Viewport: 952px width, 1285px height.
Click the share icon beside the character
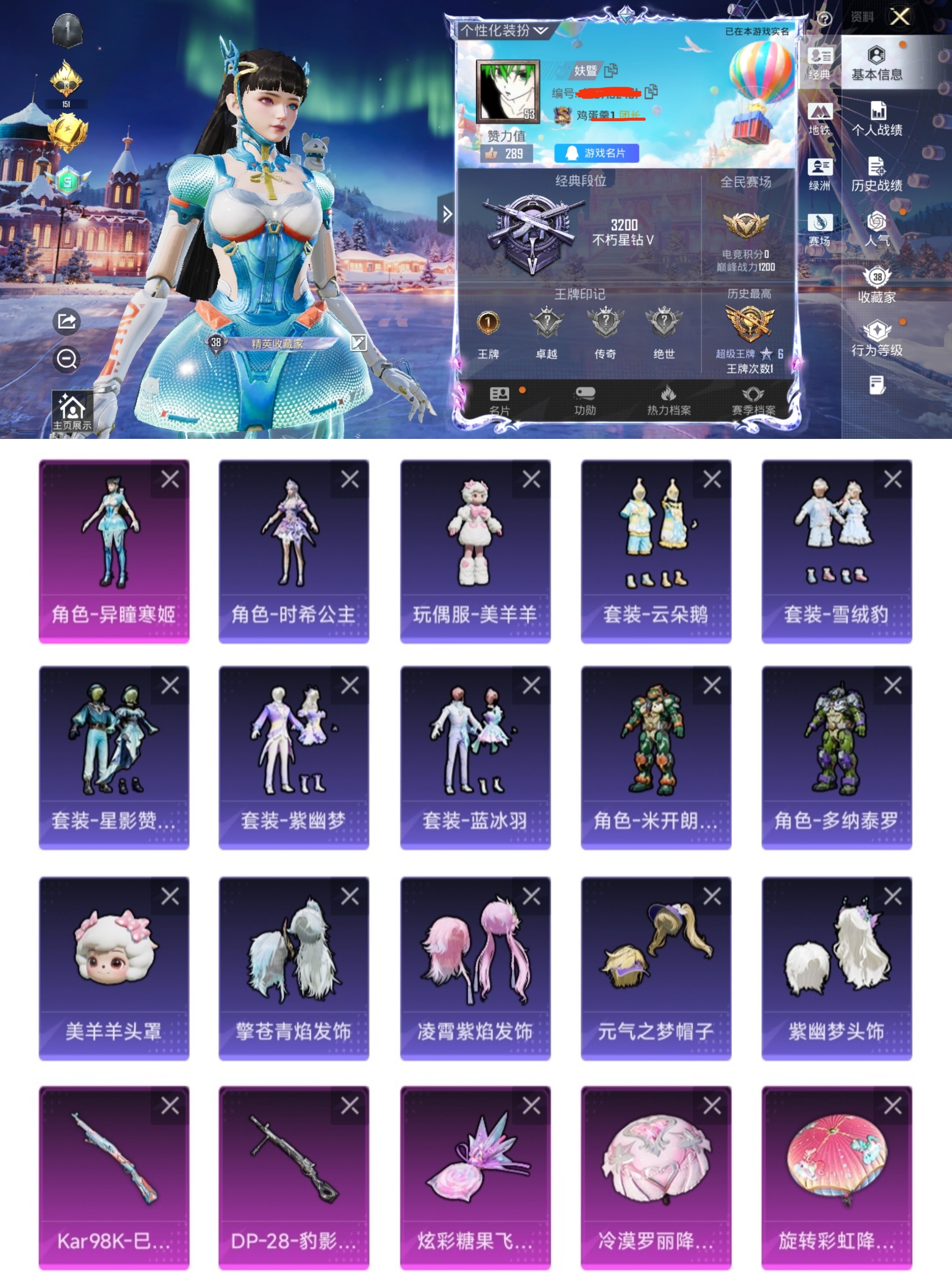[x=66, y=322]
